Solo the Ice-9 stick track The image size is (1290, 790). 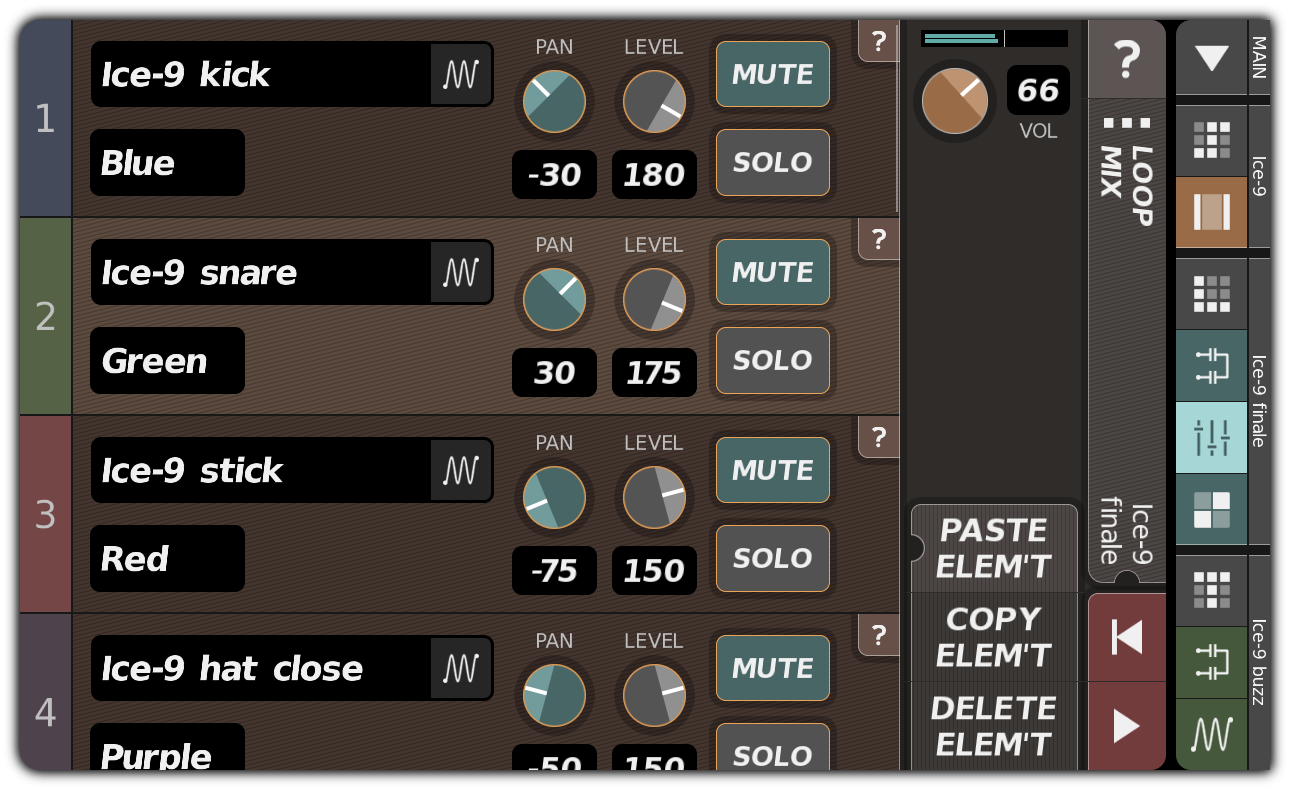click(x=772, y=558)
